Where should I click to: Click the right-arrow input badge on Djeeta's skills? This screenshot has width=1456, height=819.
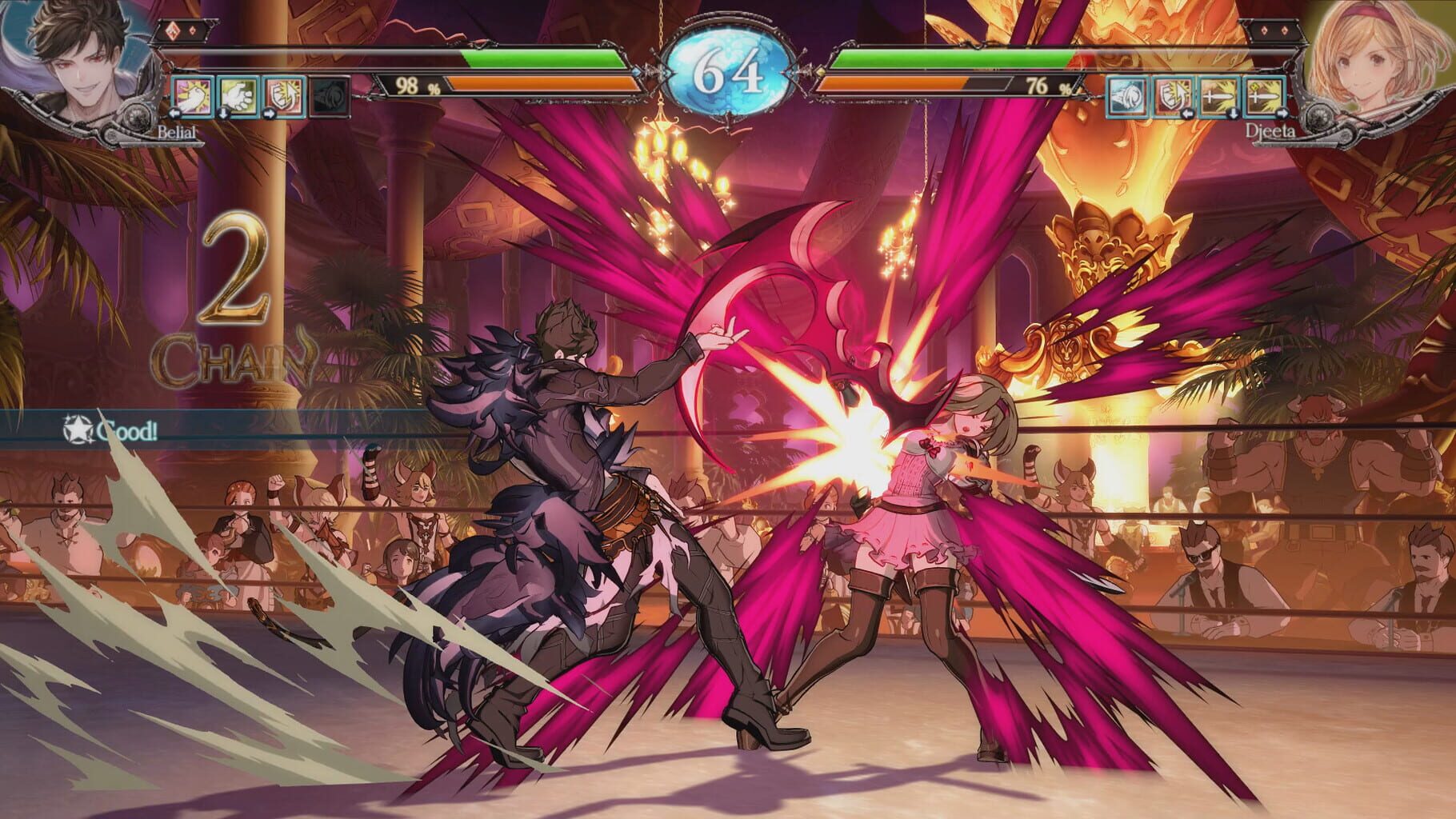tap(1283, 115)
